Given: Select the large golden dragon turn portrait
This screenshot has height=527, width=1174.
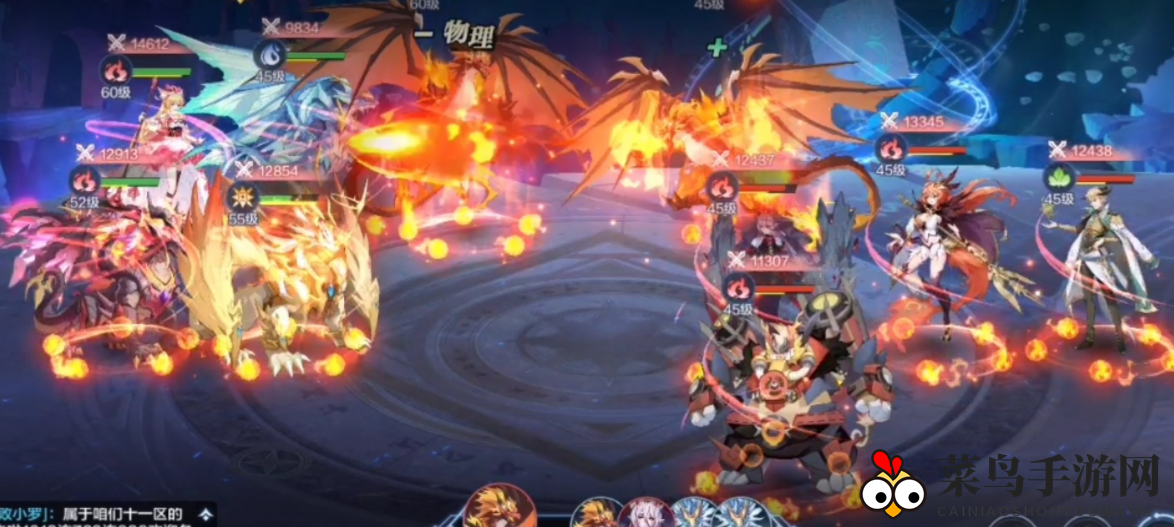Looking at the screenshot, I should click(503, 507).
